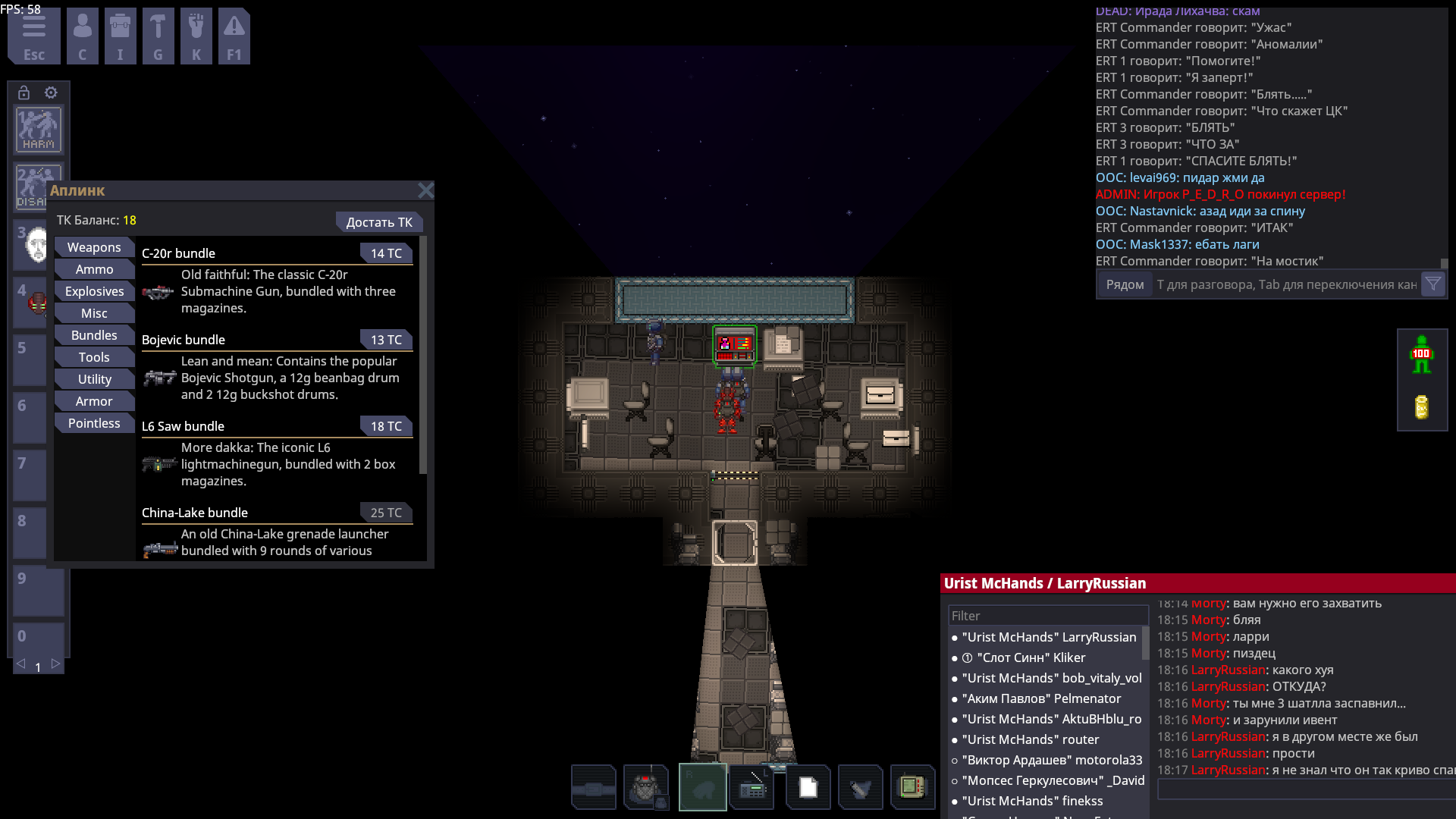1456x819 pixels.
Task: Click the admin player list Filter field
Action: [x=1046, y=616]
